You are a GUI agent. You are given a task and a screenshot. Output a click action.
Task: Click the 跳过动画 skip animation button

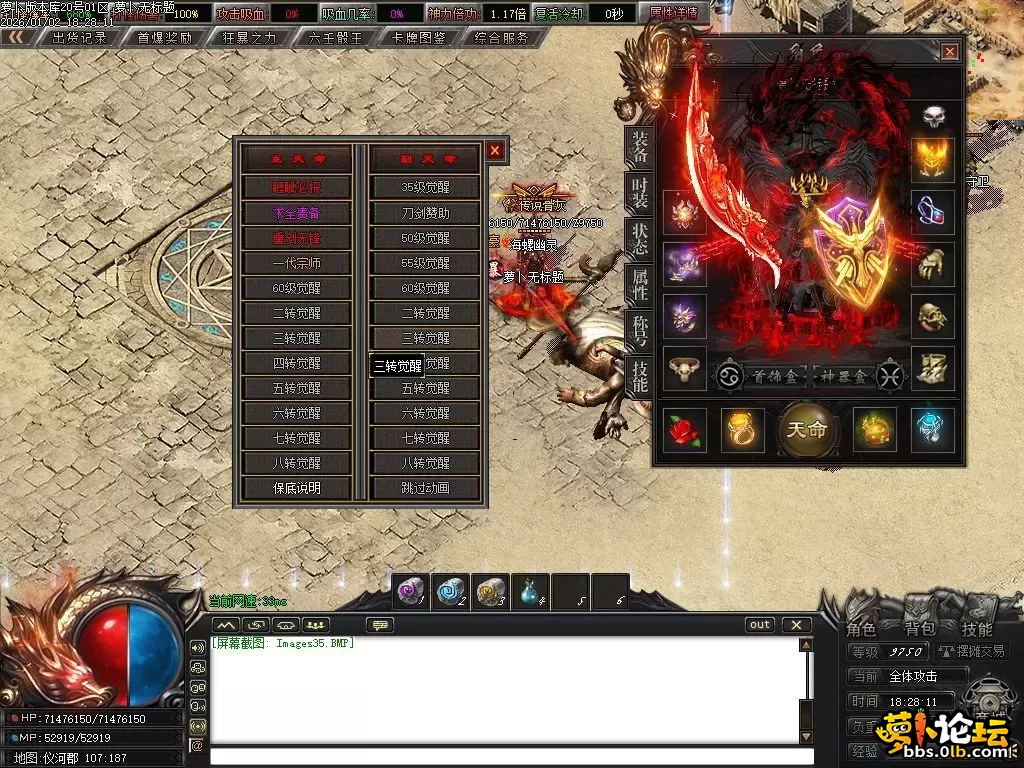(425, 488)
